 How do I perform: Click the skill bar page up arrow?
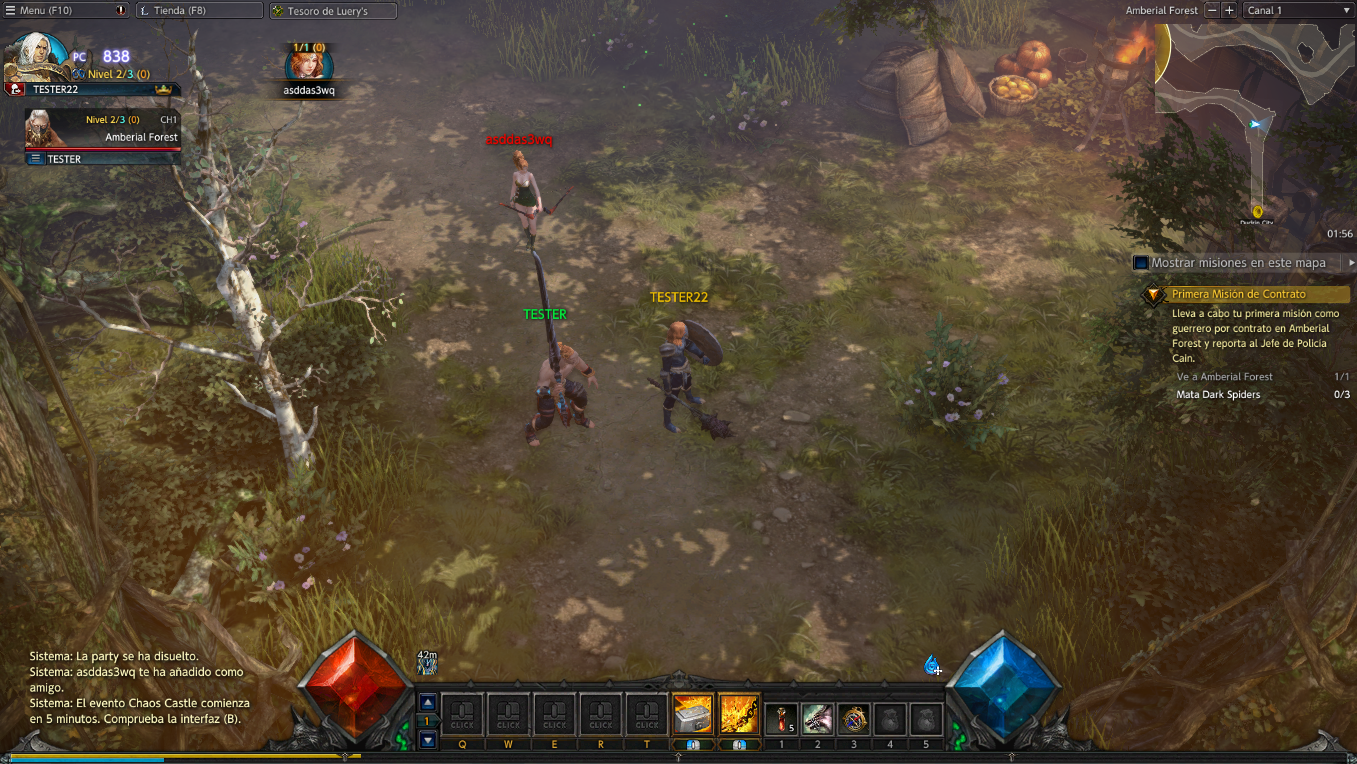click(428, 702)
